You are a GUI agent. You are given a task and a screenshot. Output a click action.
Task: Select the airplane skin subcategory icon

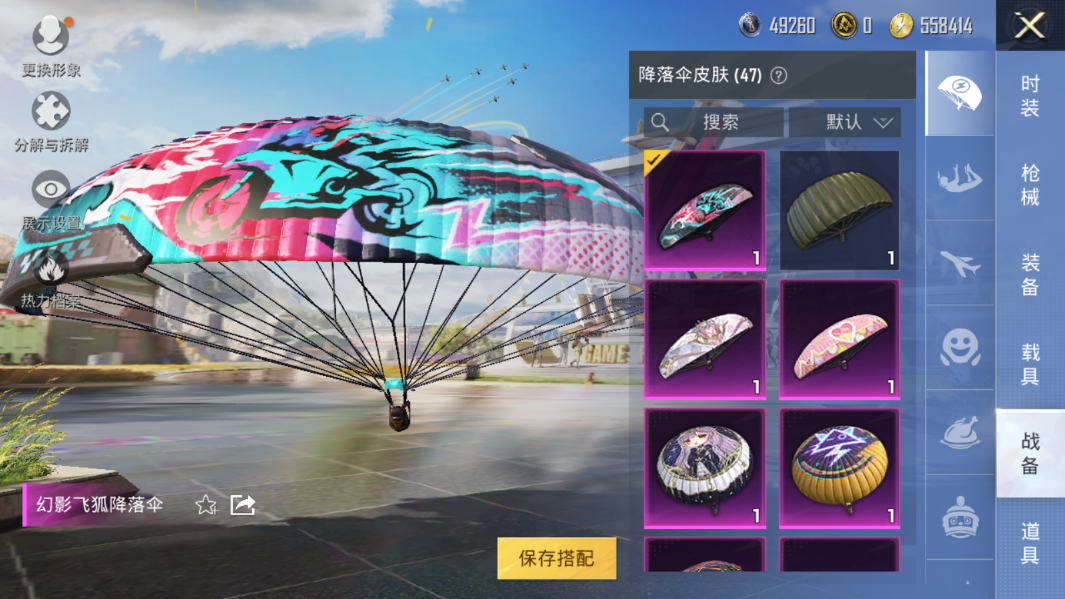tap(959, 264)
